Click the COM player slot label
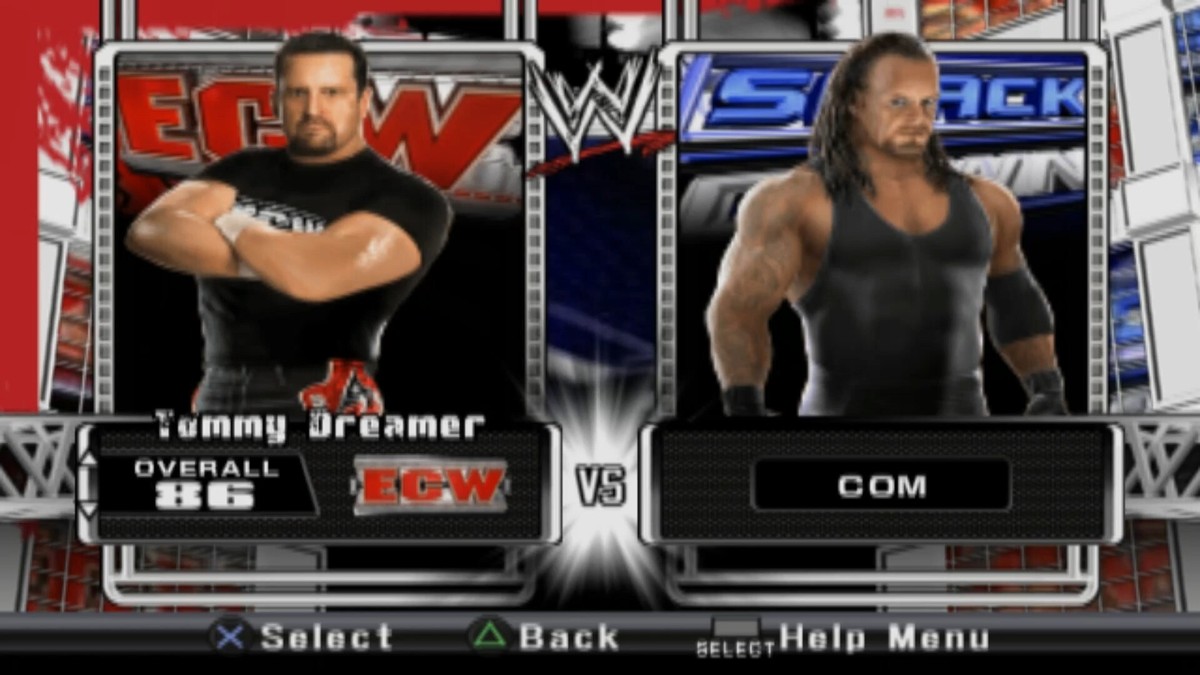 tap(881, 486)
